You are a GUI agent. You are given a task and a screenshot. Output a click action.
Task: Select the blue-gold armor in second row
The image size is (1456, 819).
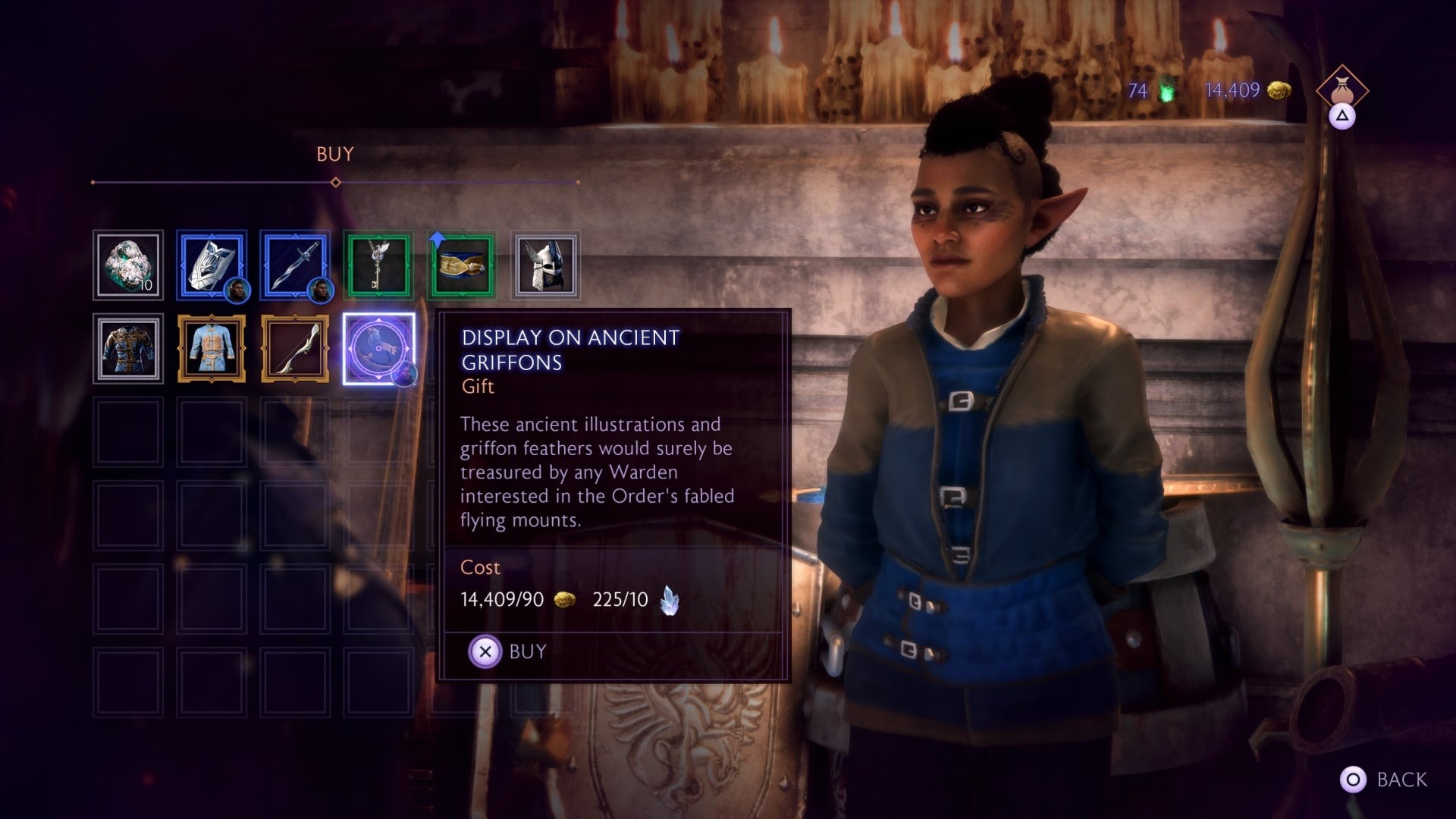[x=127, y=350]
